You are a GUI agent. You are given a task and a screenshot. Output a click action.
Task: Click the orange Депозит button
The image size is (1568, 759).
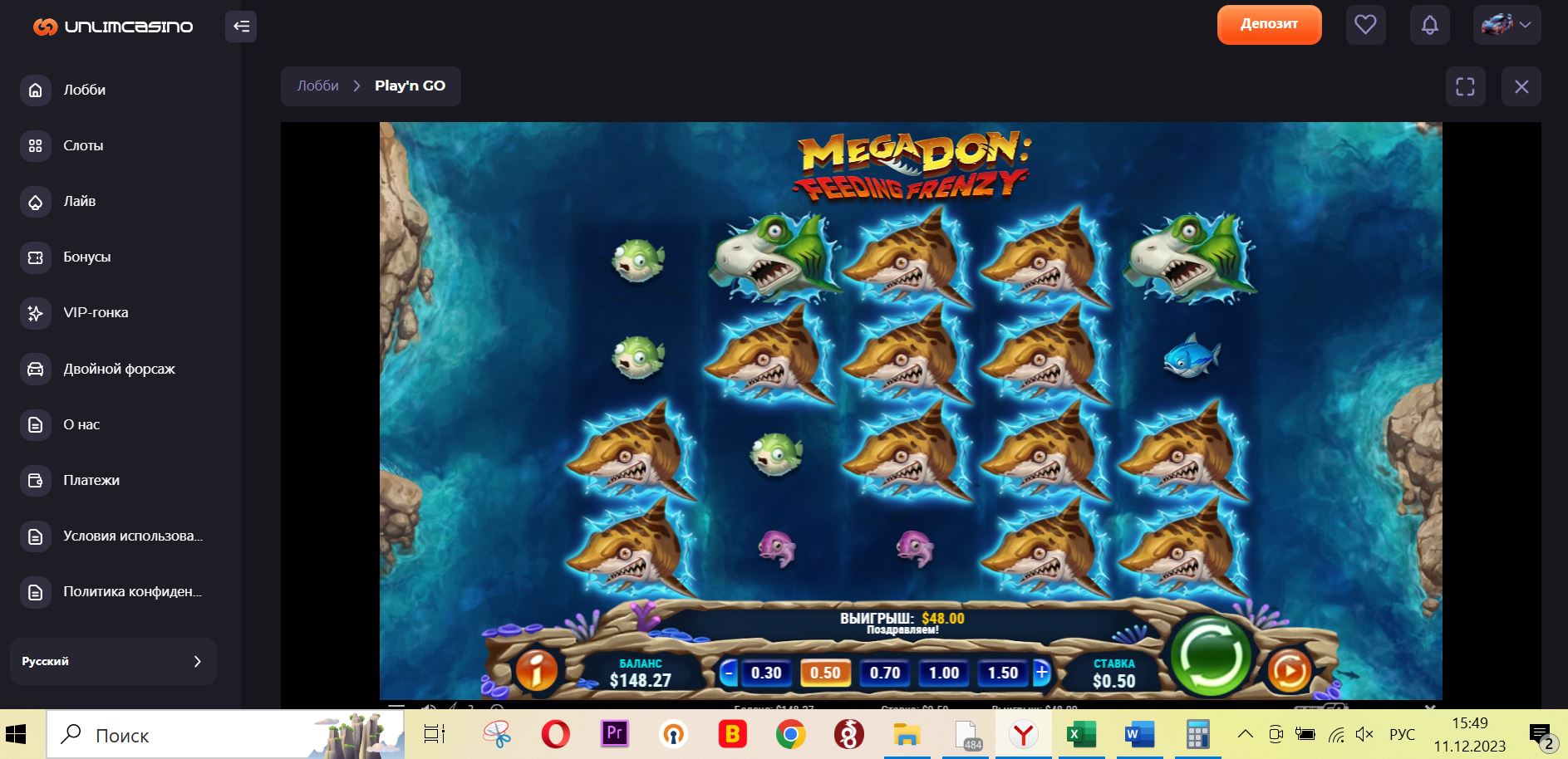1269,24
